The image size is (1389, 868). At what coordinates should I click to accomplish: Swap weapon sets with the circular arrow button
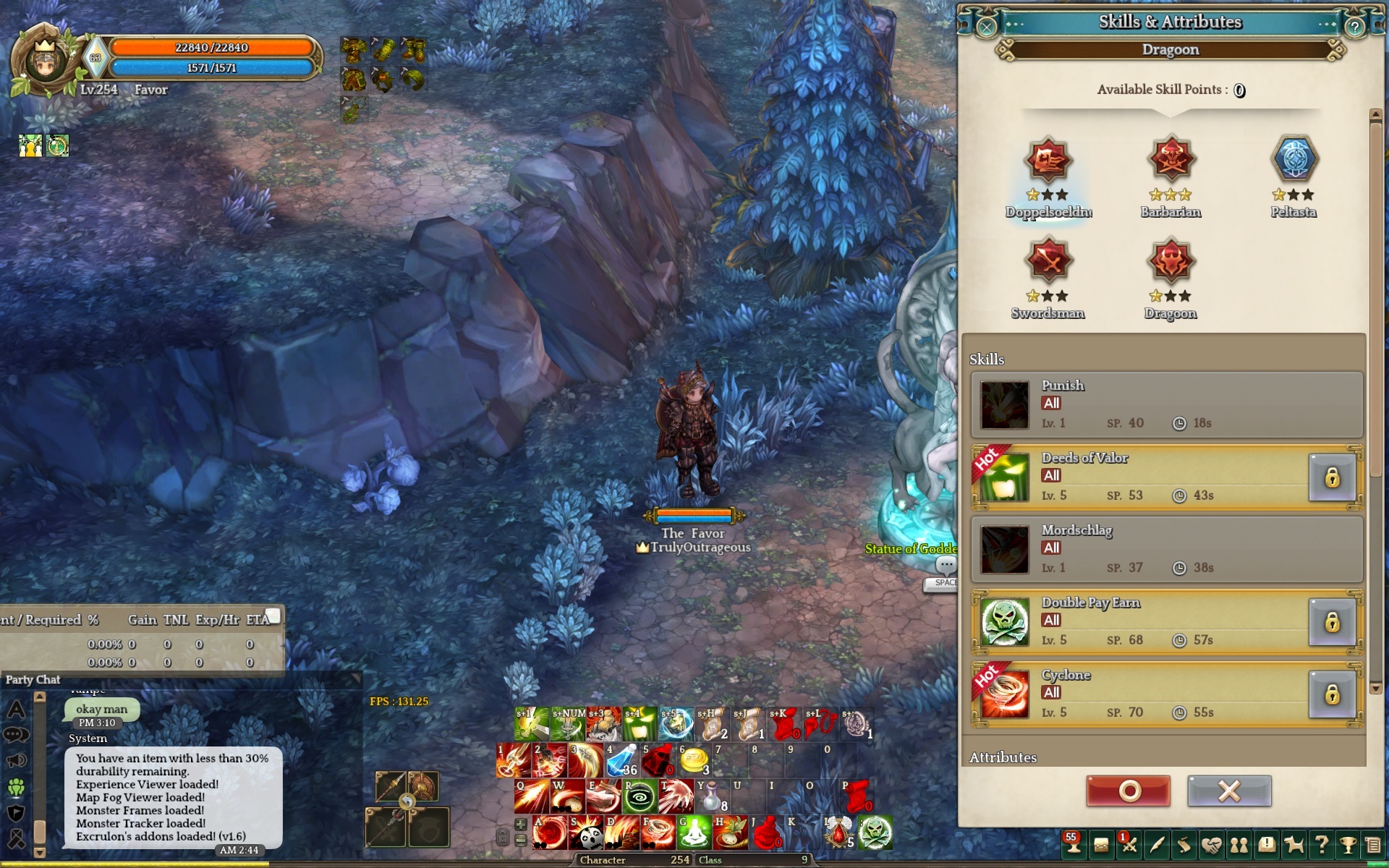(x=407, y=802)
